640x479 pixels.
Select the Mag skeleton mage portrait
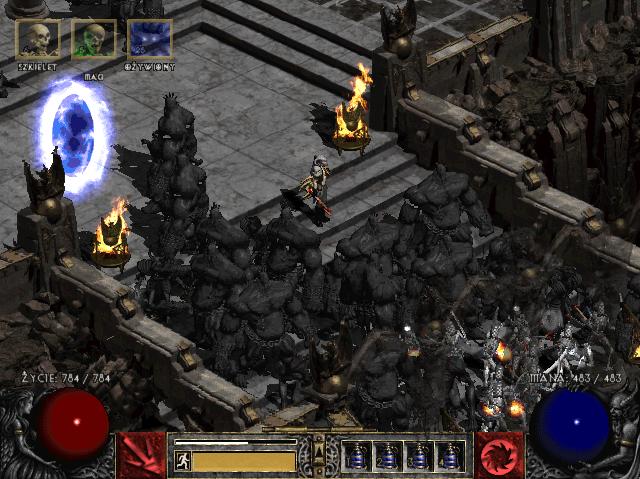pyautogui.click(x=94, y=39)
